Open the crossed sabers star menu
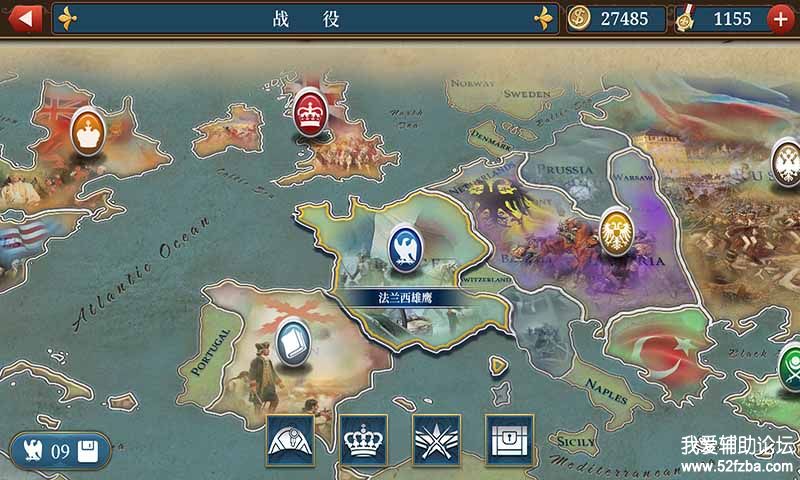 tap(437, 439)
